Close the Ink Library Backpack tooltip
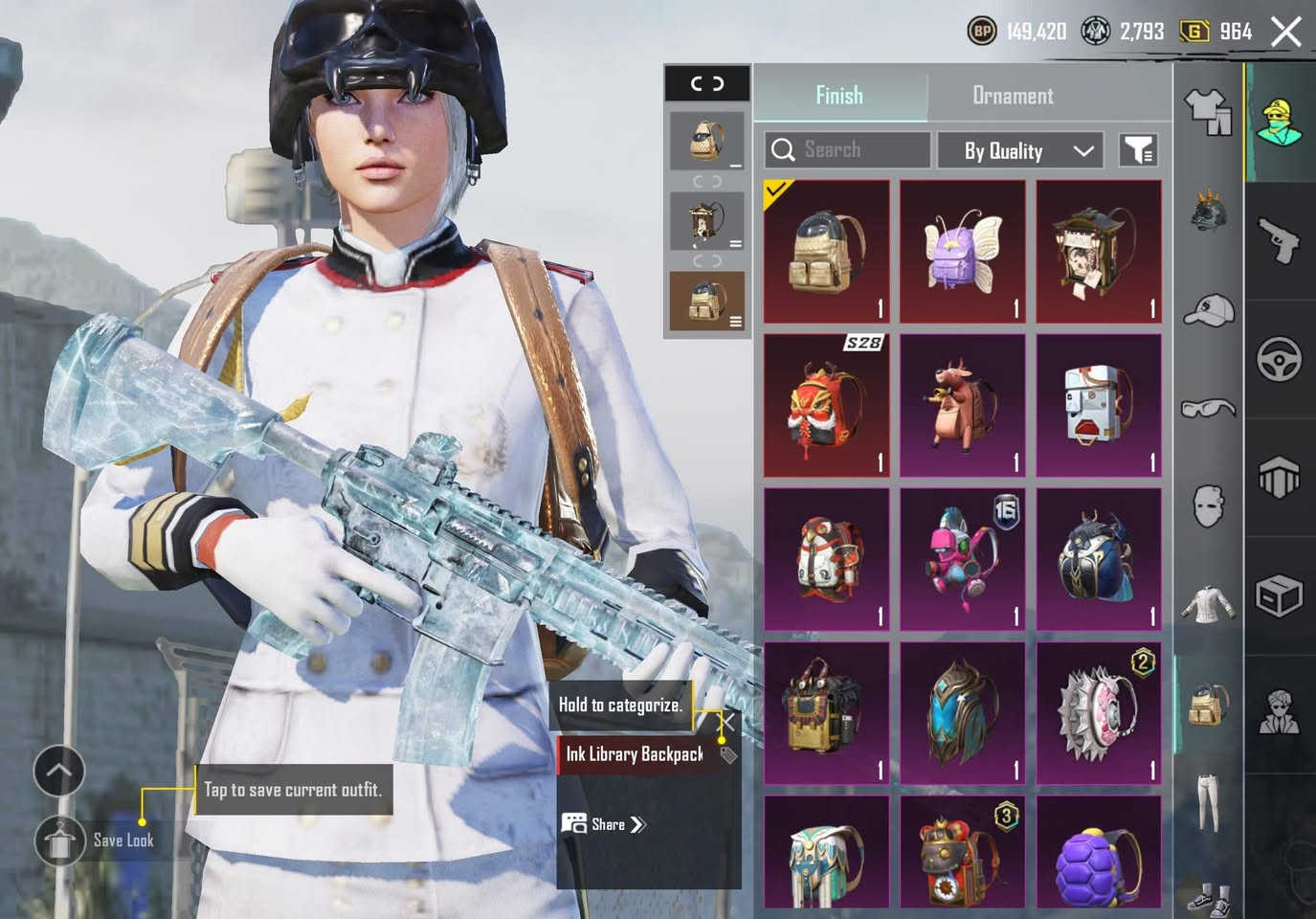 [729, 722]
